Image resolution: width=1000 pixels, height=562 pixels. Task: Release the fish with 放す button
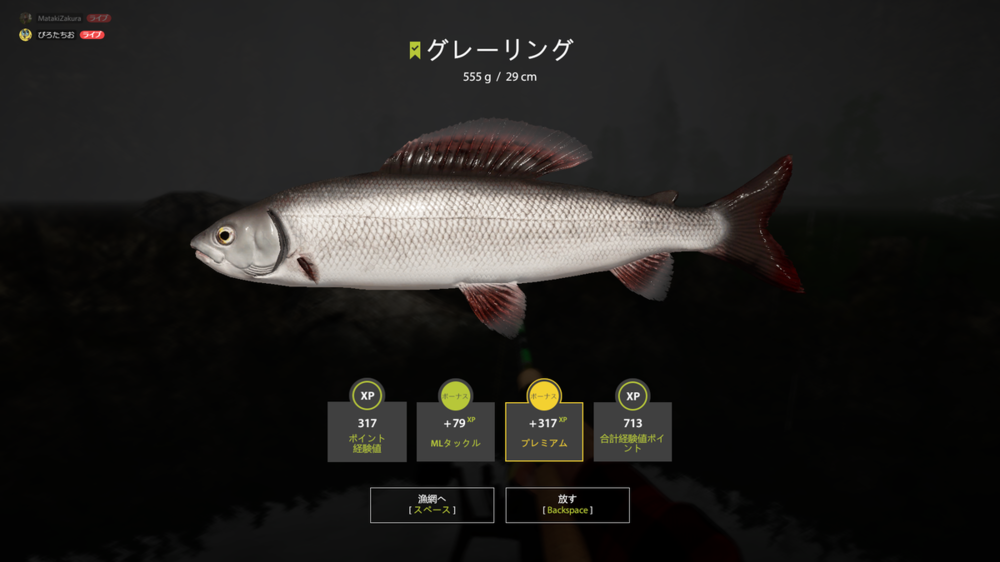click(x=567, y=505)
